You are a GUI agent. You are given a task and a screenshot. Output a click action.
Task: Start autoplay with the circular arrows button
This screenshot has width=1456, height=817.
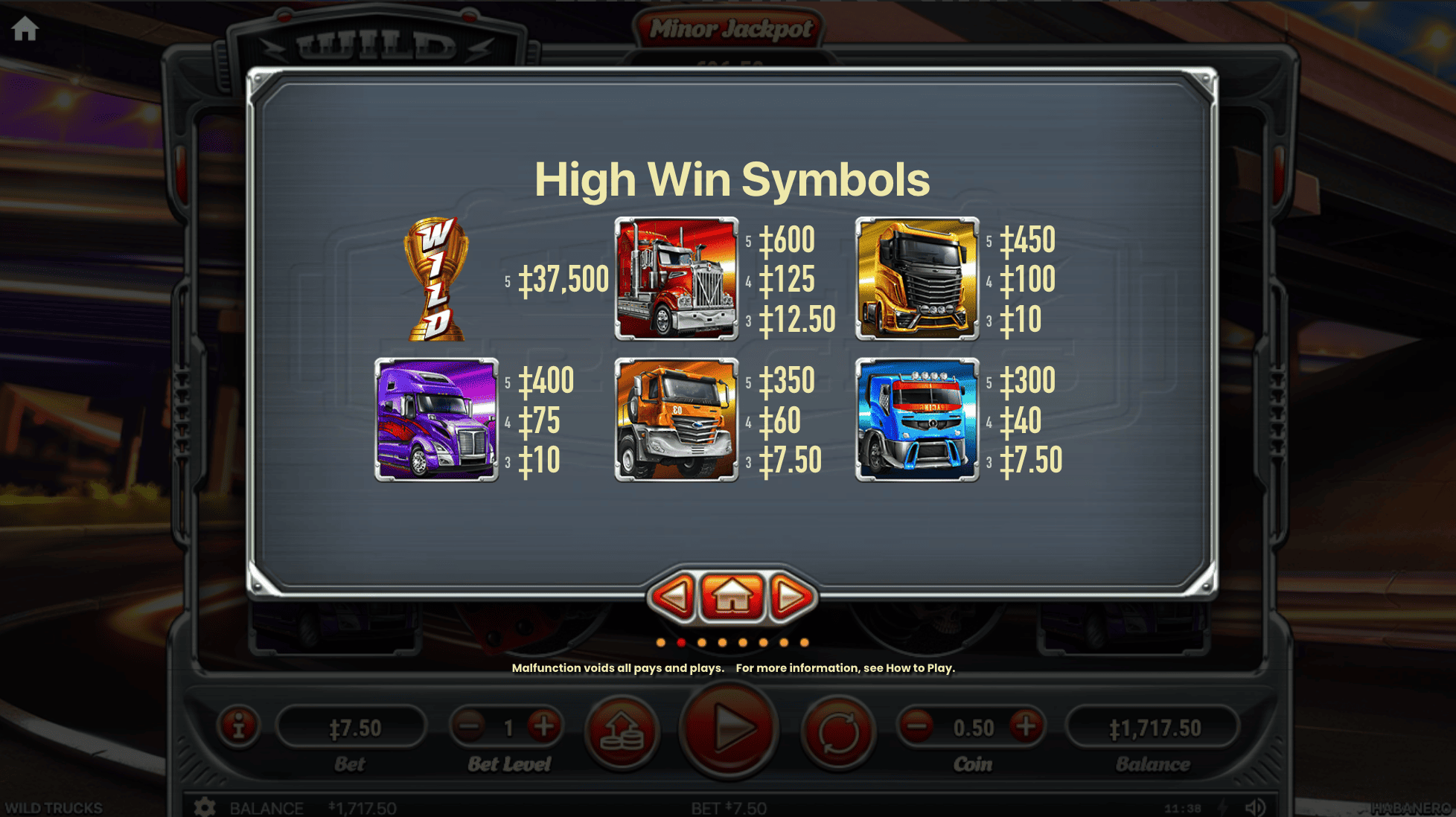pos(838,732)
